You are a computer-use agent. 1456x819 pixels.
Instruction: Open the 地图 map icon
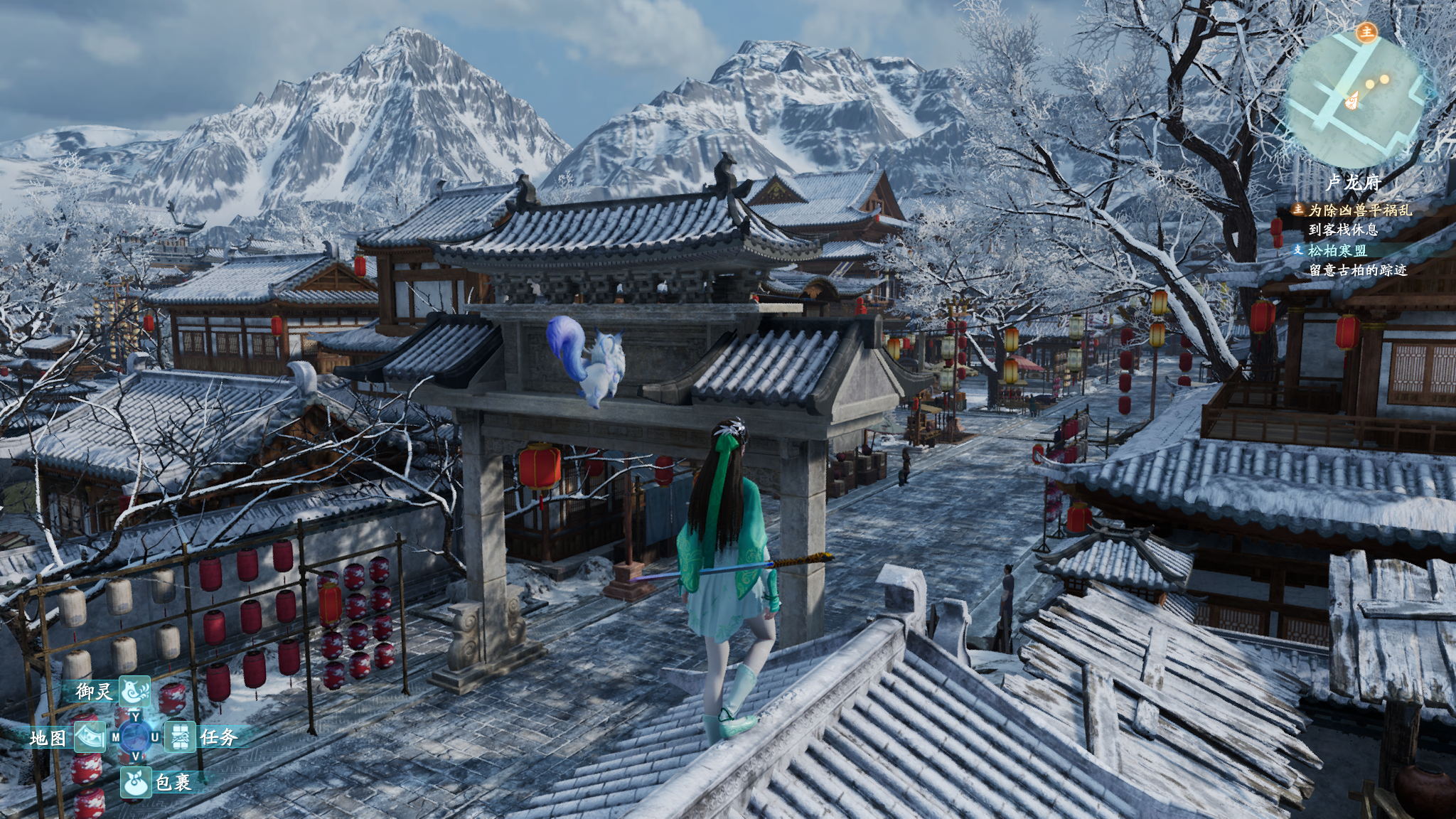point(89,738)
